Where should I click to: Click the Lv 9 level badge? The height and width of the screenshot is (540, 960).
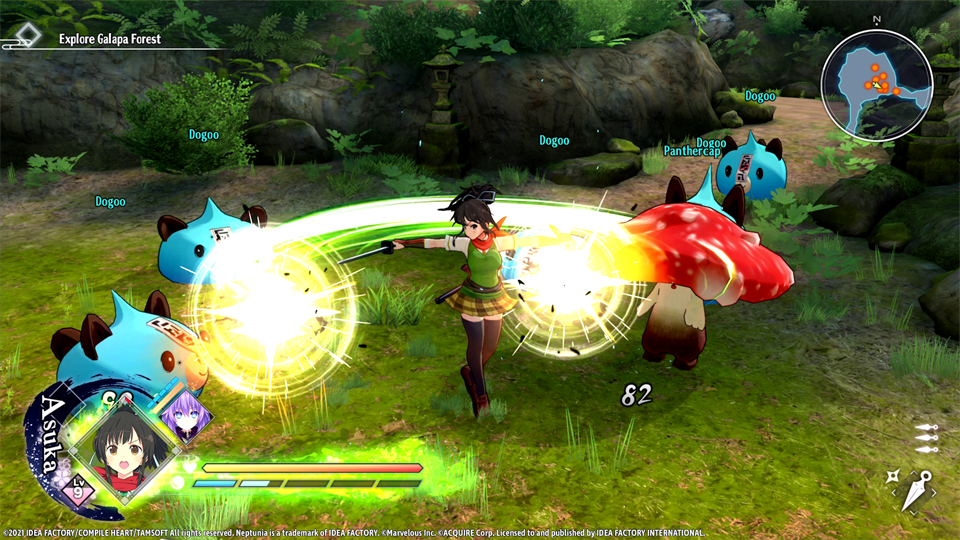click(76, 488)
